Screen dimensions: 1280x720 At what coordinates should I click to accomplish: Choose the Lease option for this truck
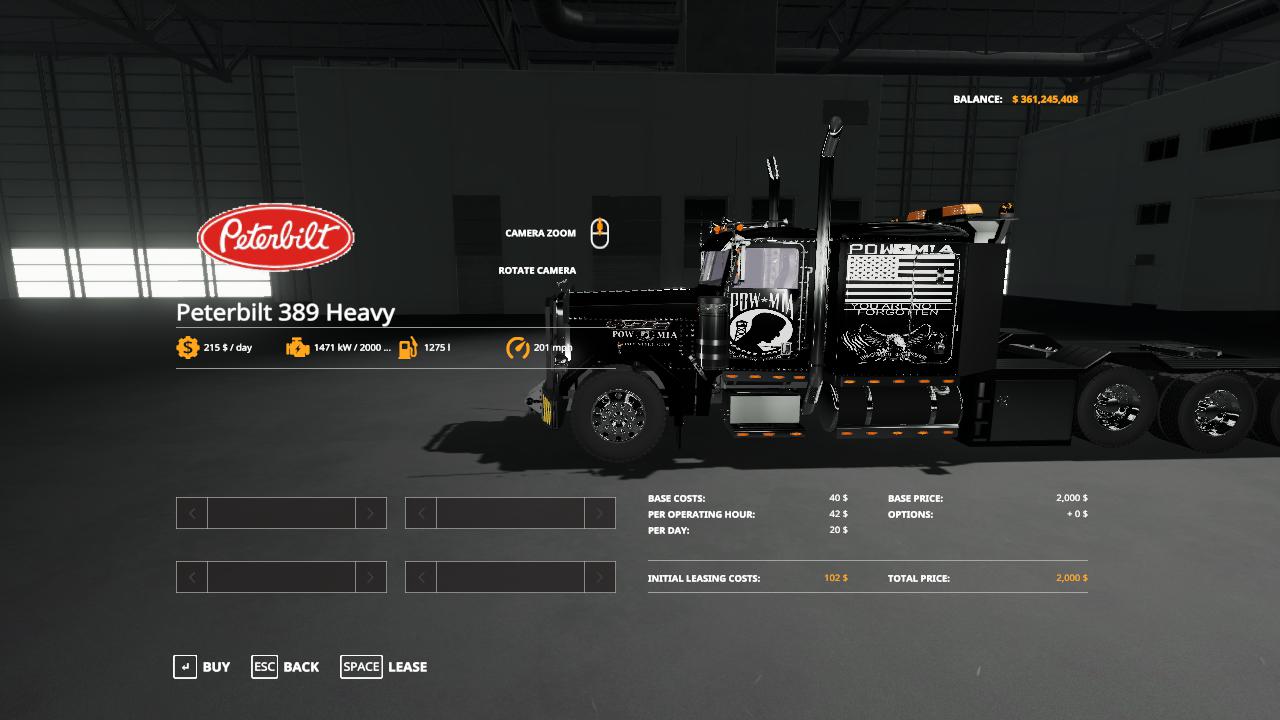385,667
